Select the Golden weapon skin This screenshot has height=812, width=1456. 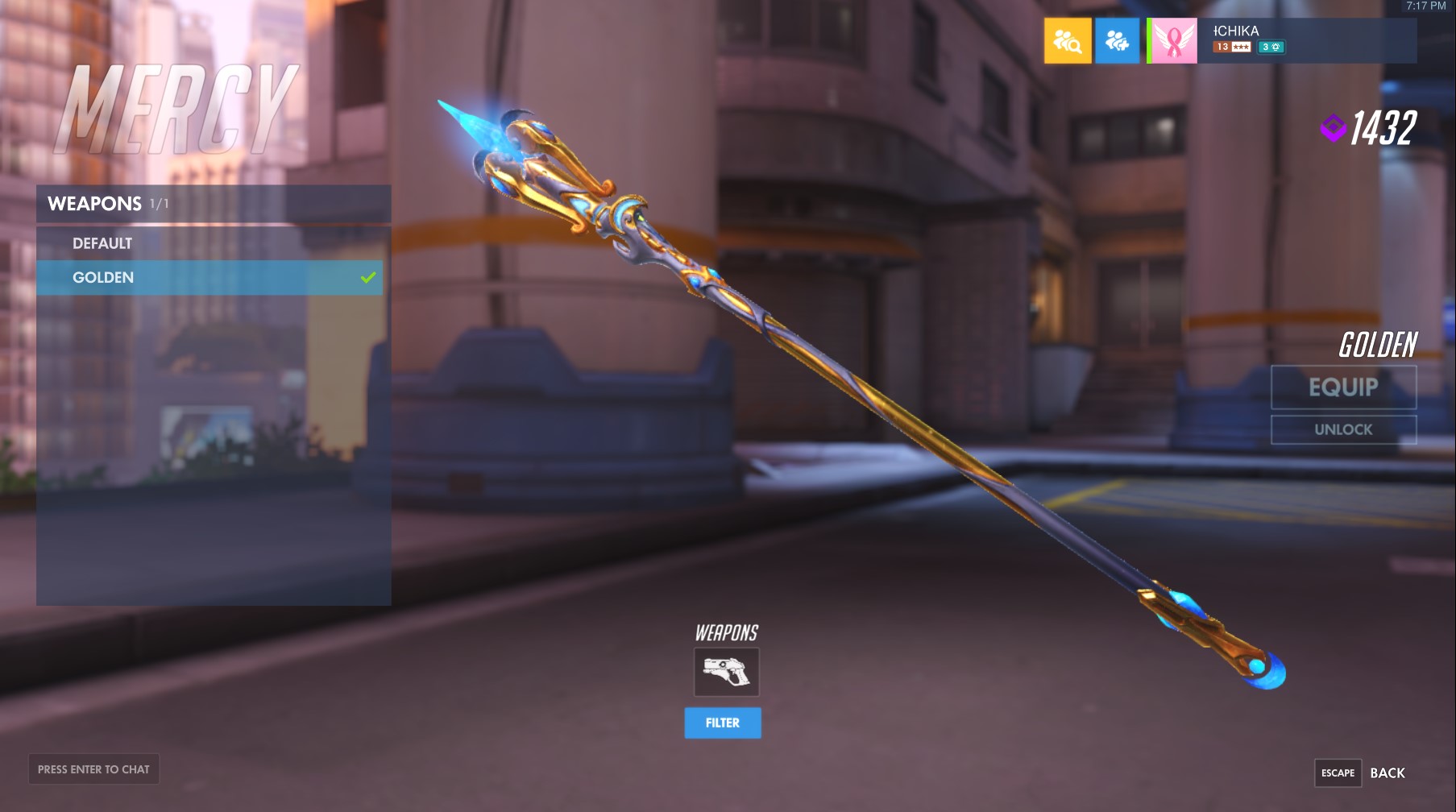point(103,277)
